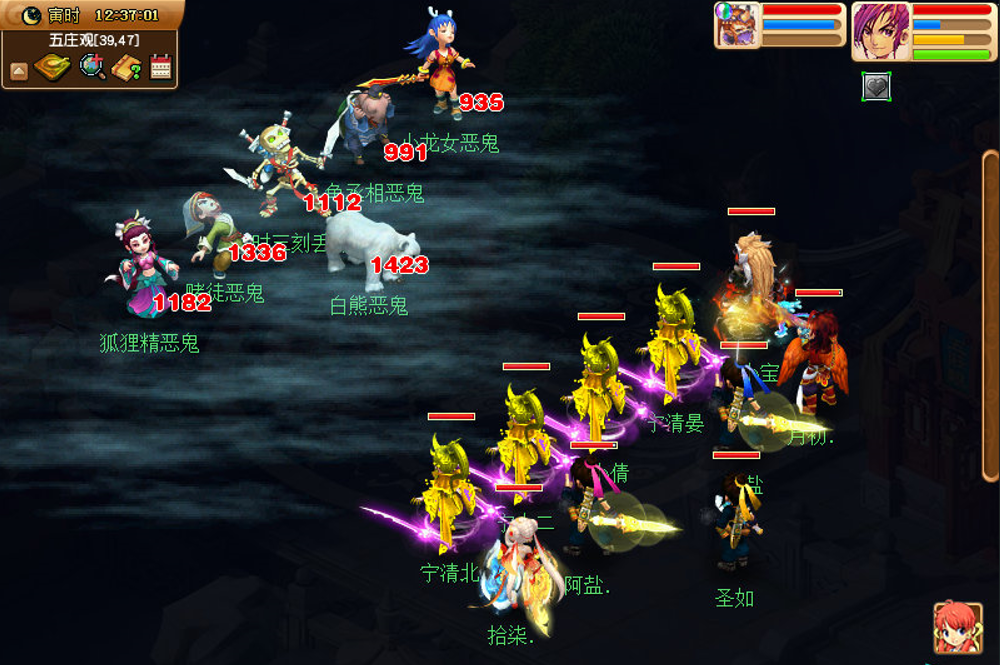Open the red calendar events icon
The width and height of the screenshot is (1000, 665).
161,68
